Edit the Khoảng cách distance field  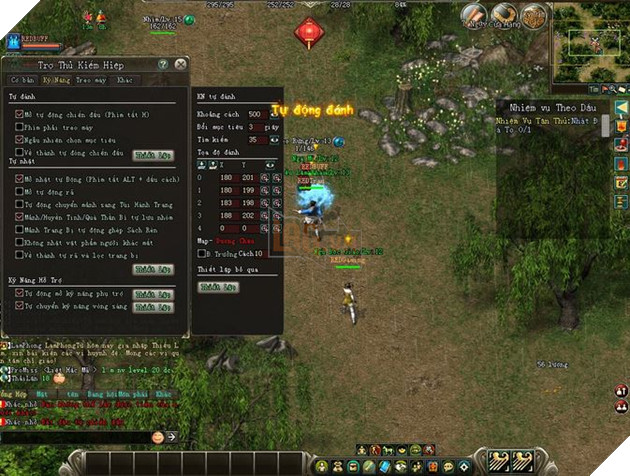pos(255,114)
